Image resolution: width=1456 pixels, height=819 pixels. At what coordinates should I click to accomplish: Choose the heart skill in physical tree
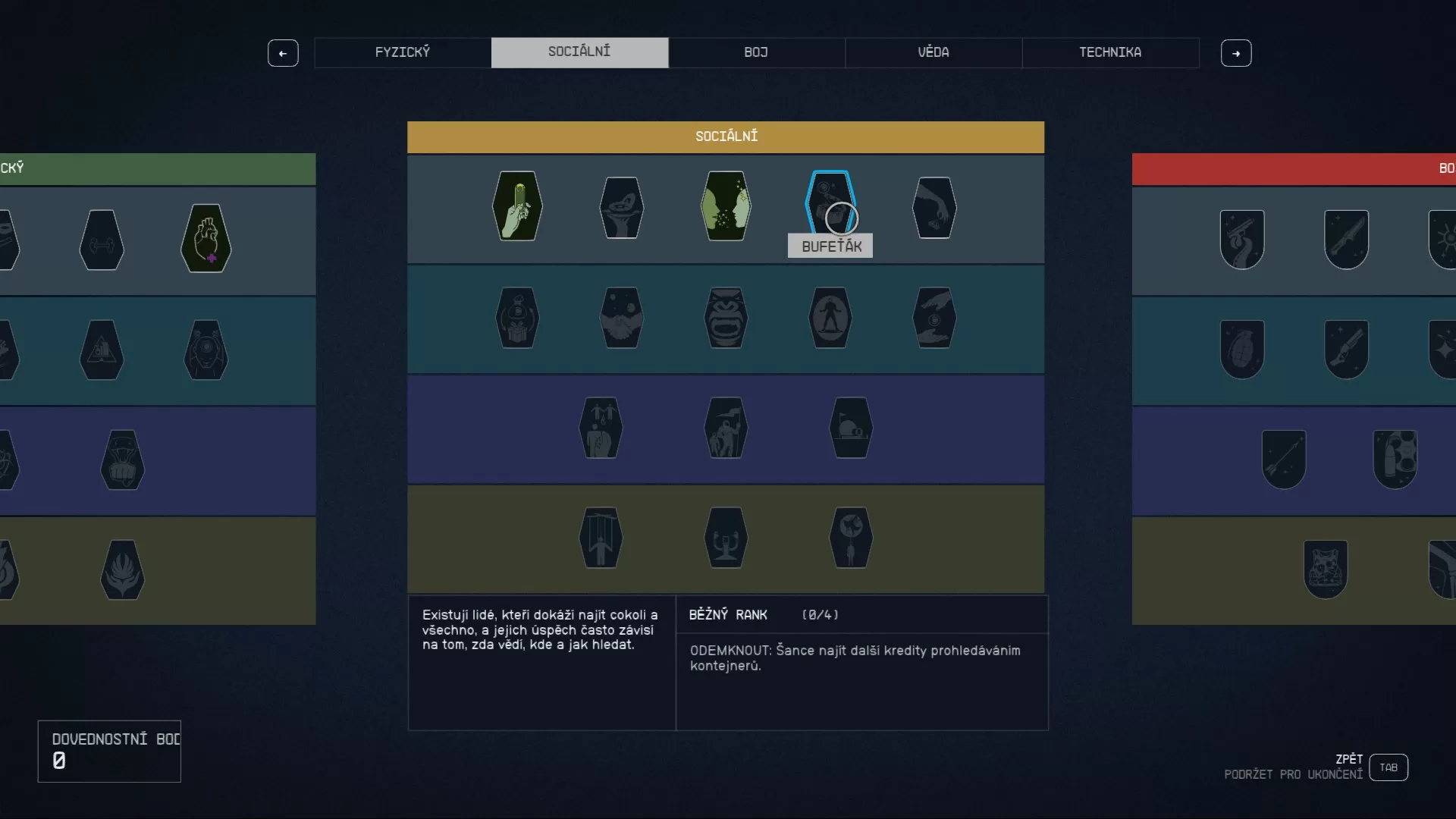(206, 238)
